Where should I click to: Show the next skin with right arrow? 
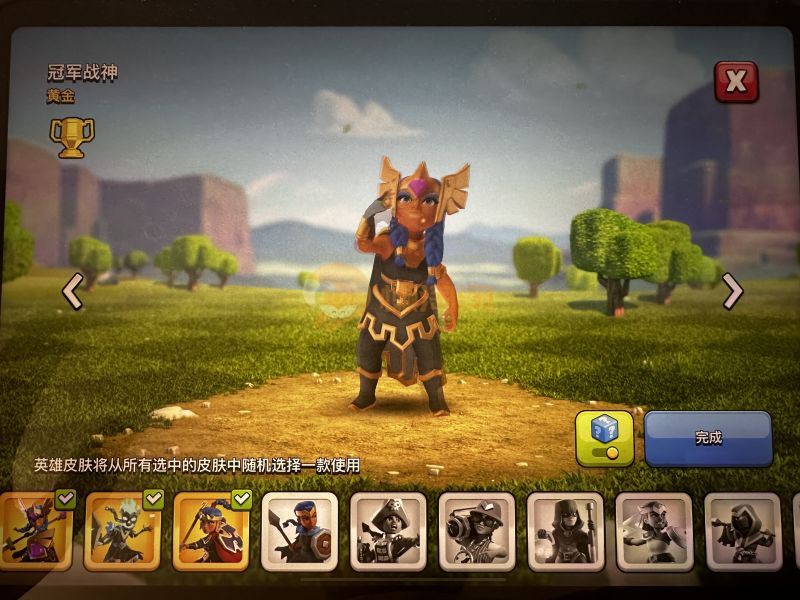pyautogui.click(x=733, y=291)
